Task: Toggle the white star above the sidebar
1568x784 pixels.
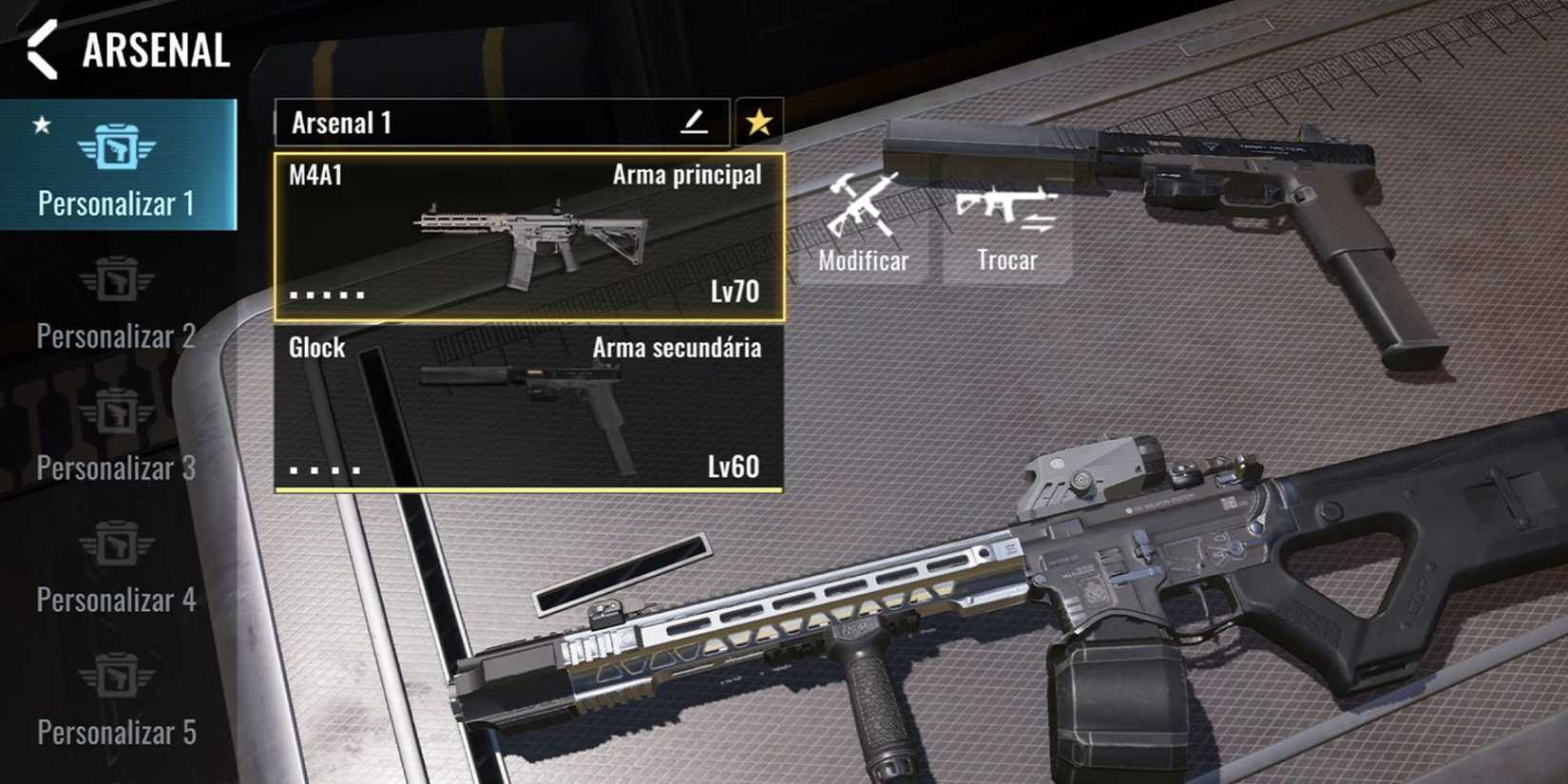Action: point(40,124)
